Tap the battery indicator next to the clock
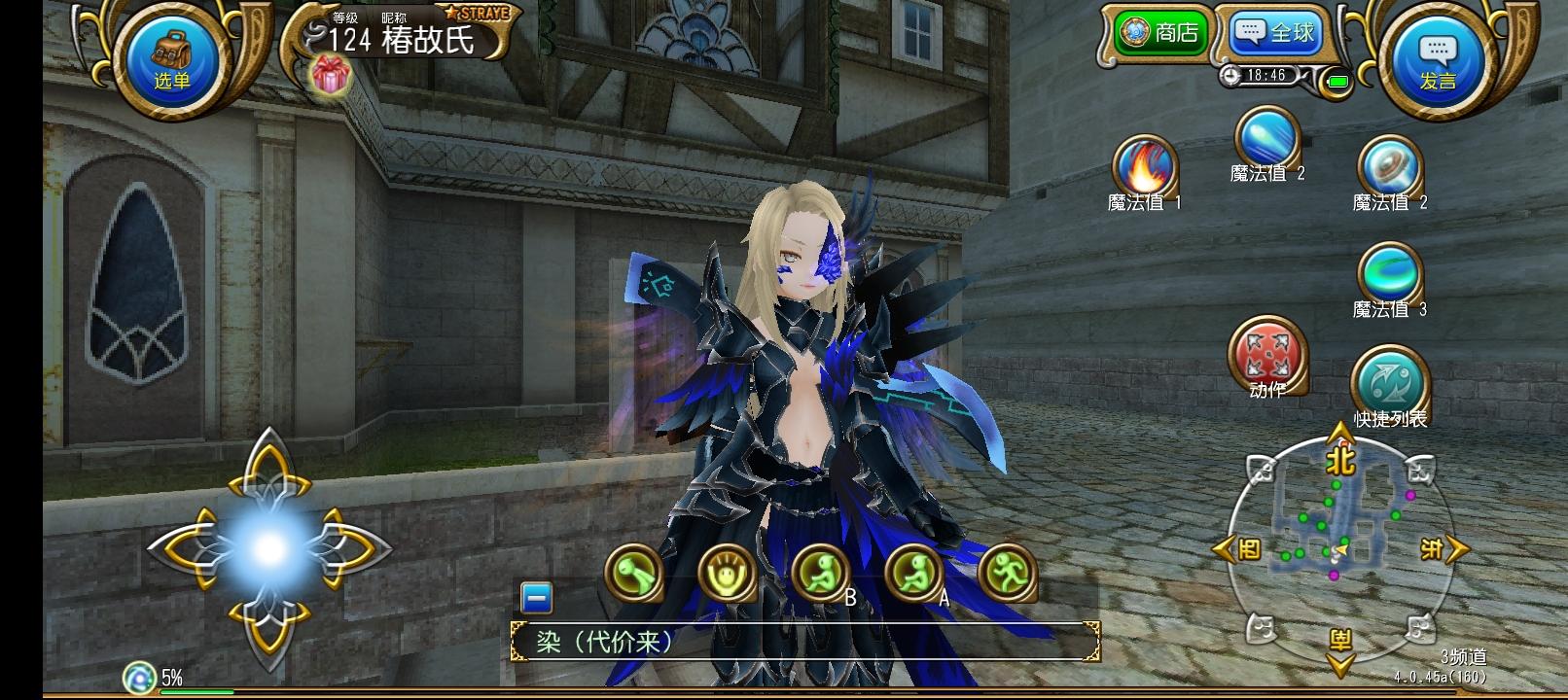 coord(1339,84)
